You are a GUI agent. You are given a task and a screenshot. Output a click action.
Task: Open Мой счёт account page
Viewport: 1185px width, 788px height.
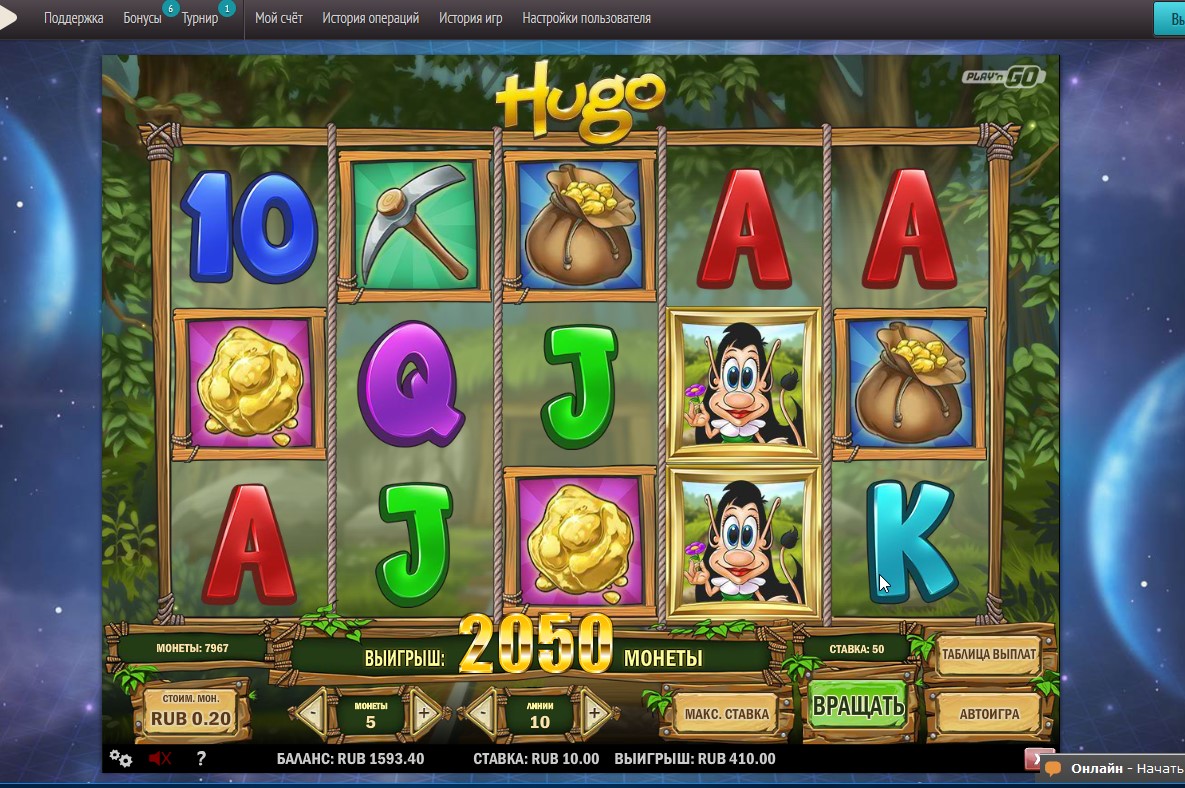279,18
